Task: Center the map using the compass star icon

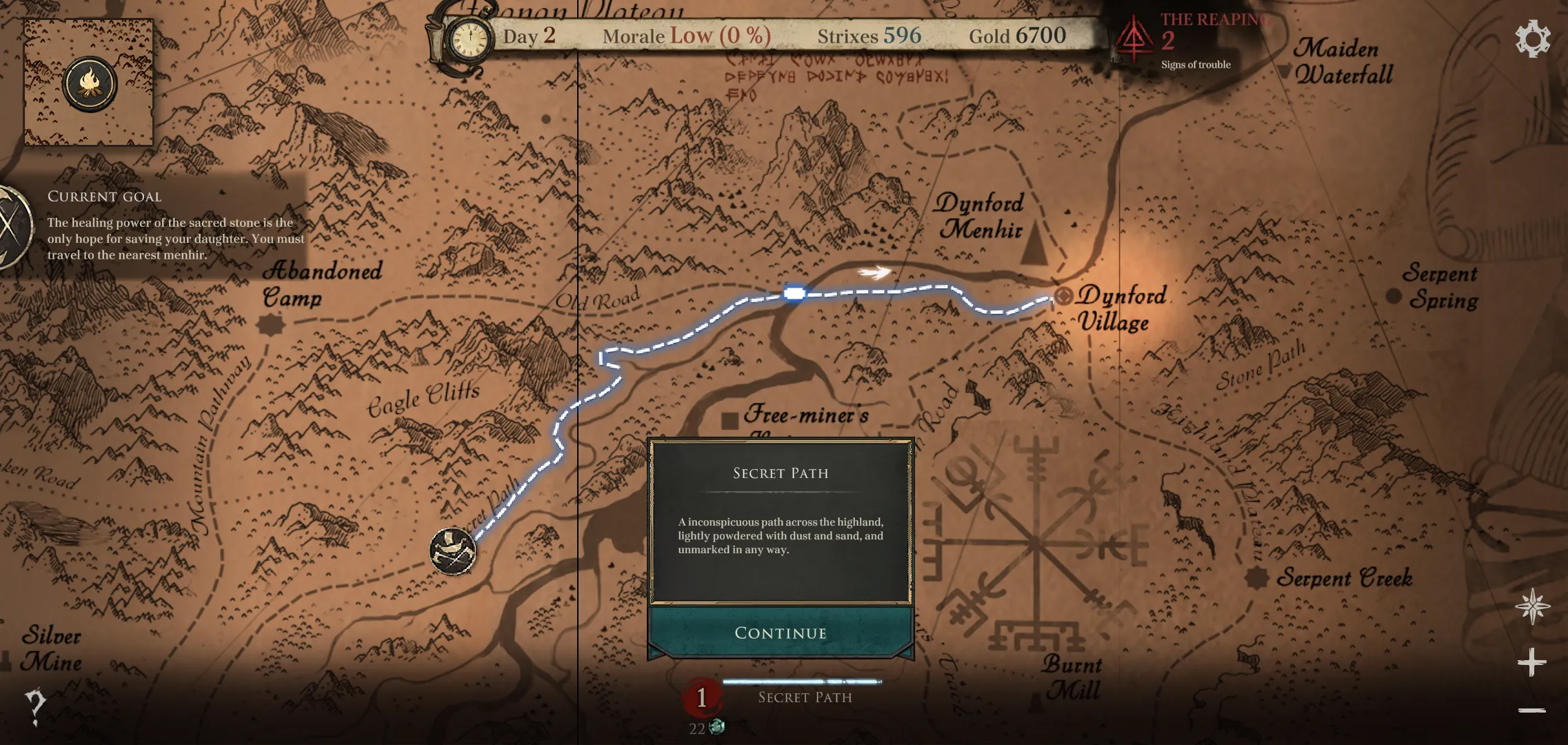Action: (x=1531, y=606)
